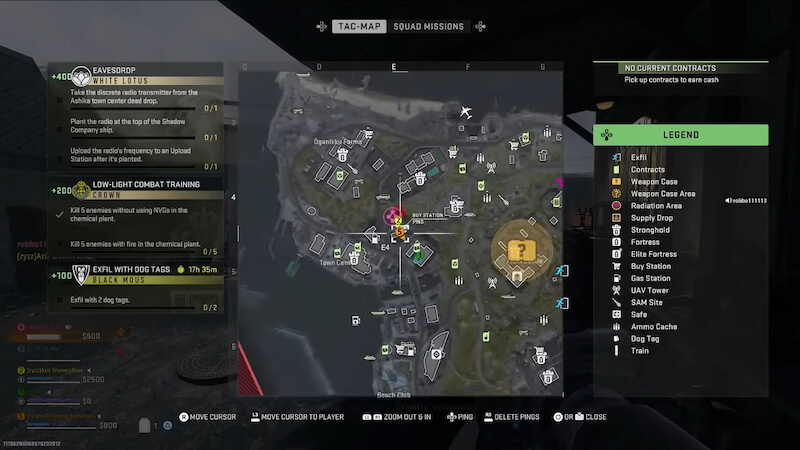Screen dimensions: 800x450
Task: Click the No Current Contracts panel
Action: [681, 73]
